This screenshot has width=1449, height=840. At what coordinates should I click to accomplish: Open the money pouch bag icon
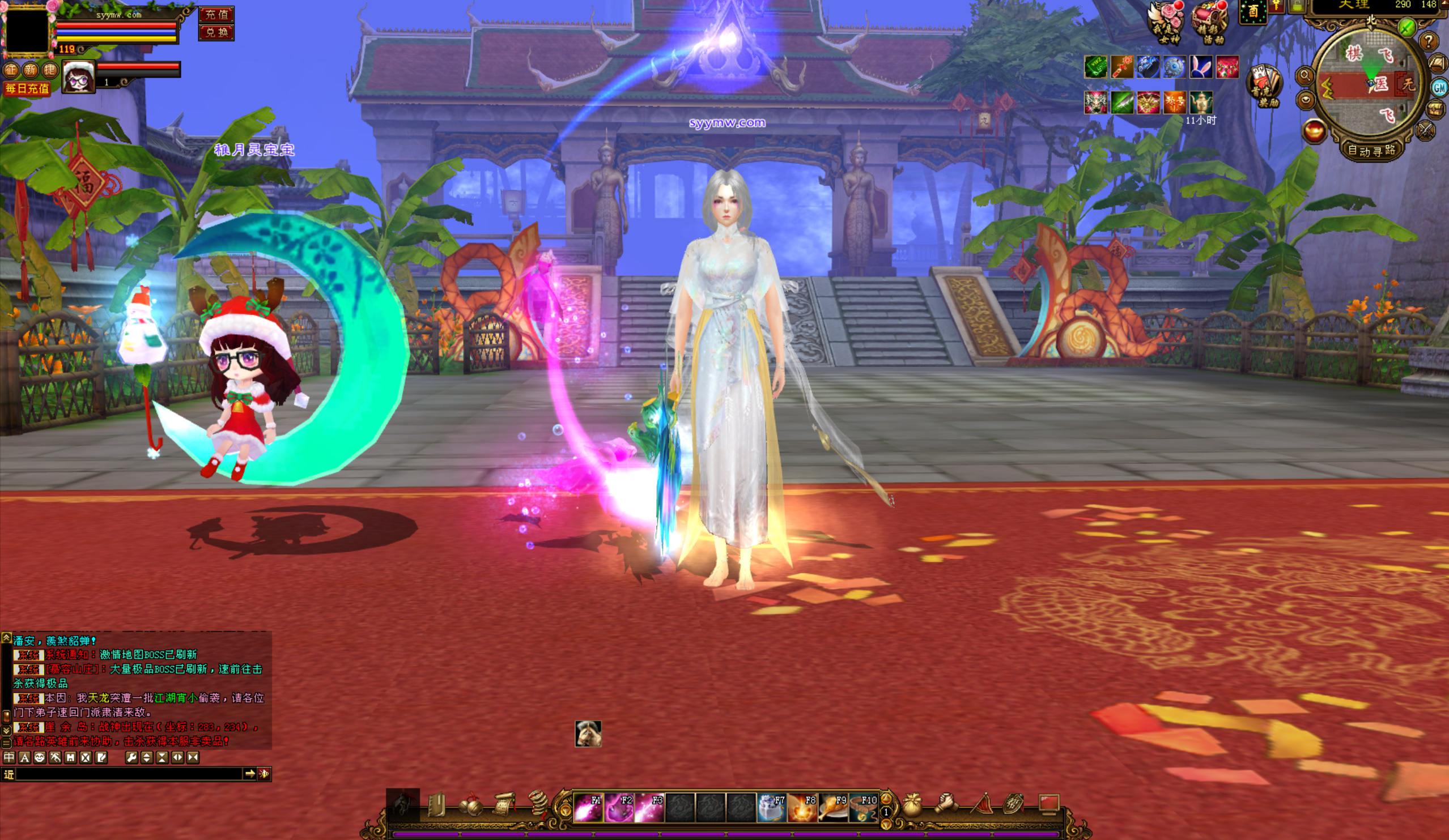pos(912,804)
